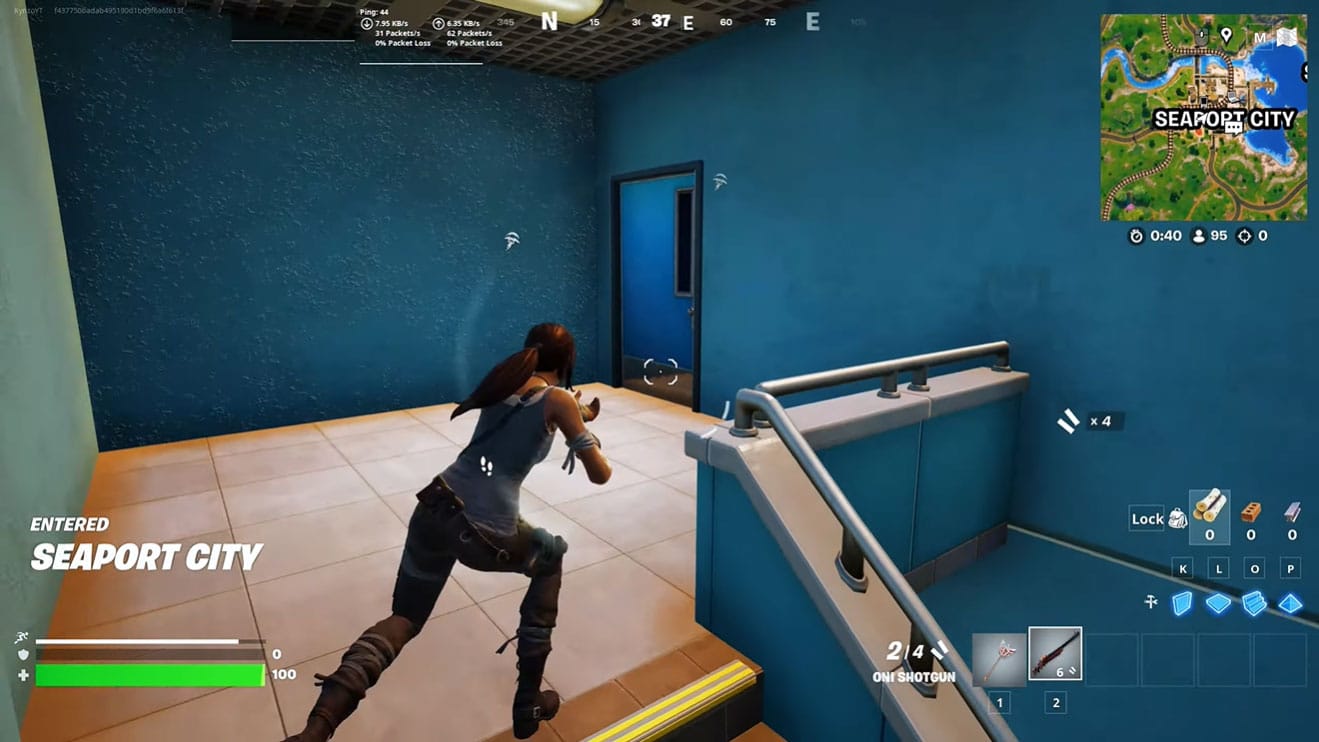Select the wall build piece icon
Screen dimensions: 1319x742
coord(1182,604)
